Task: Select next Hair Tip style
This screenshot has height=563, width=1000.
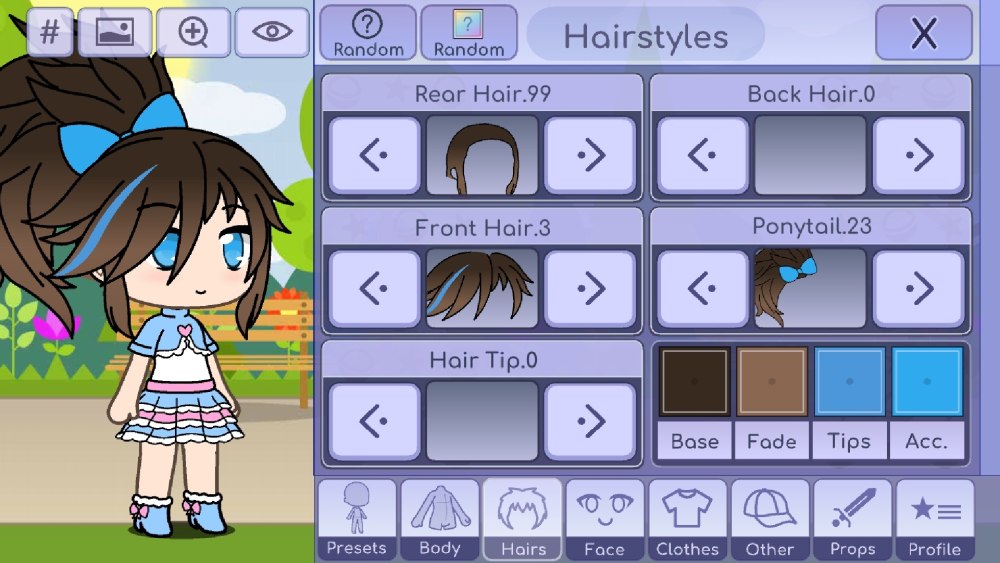Action: (x=590, y=421)
